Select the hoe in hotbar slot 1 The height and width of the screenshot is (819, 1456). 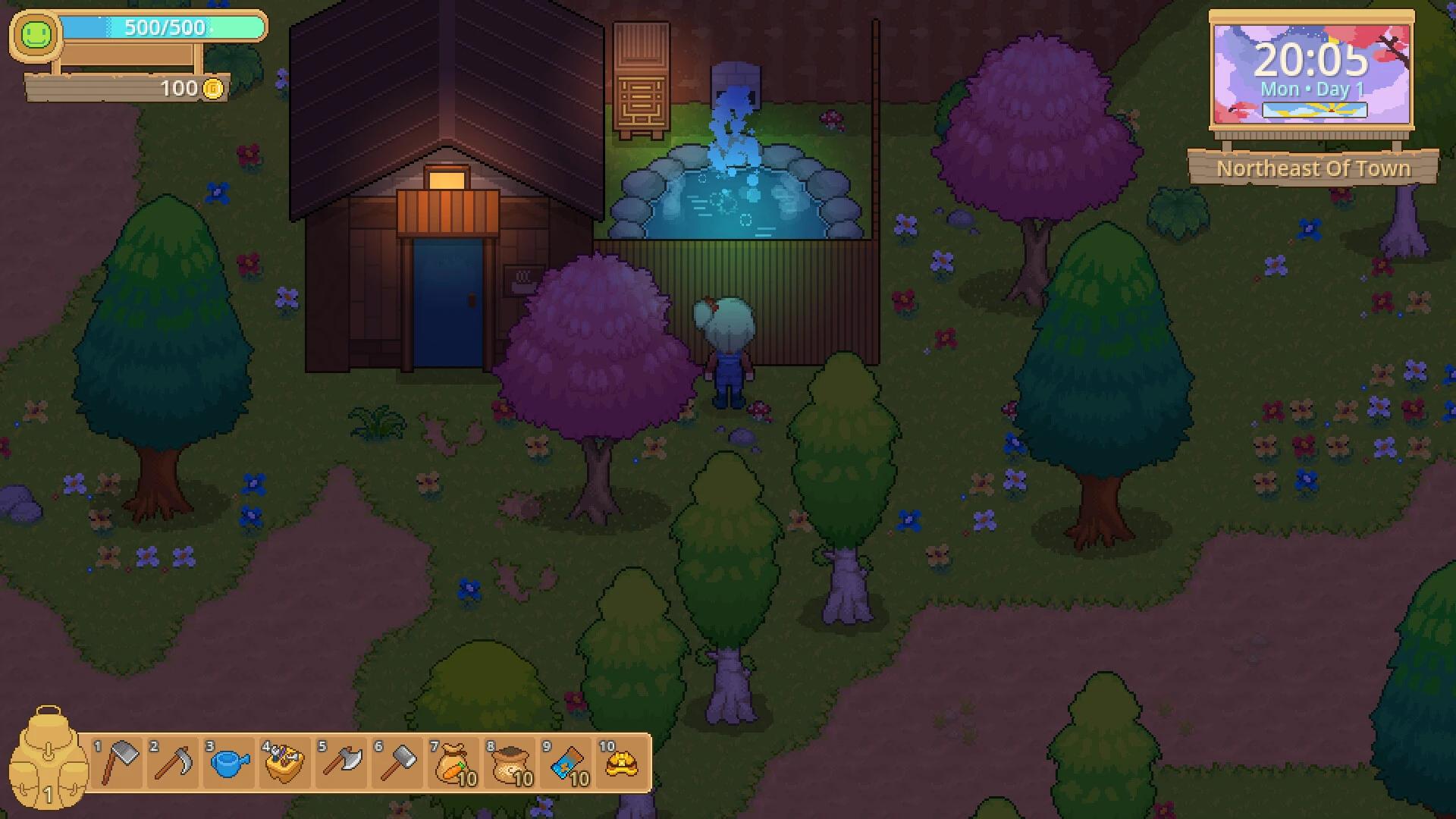point(118,763)
